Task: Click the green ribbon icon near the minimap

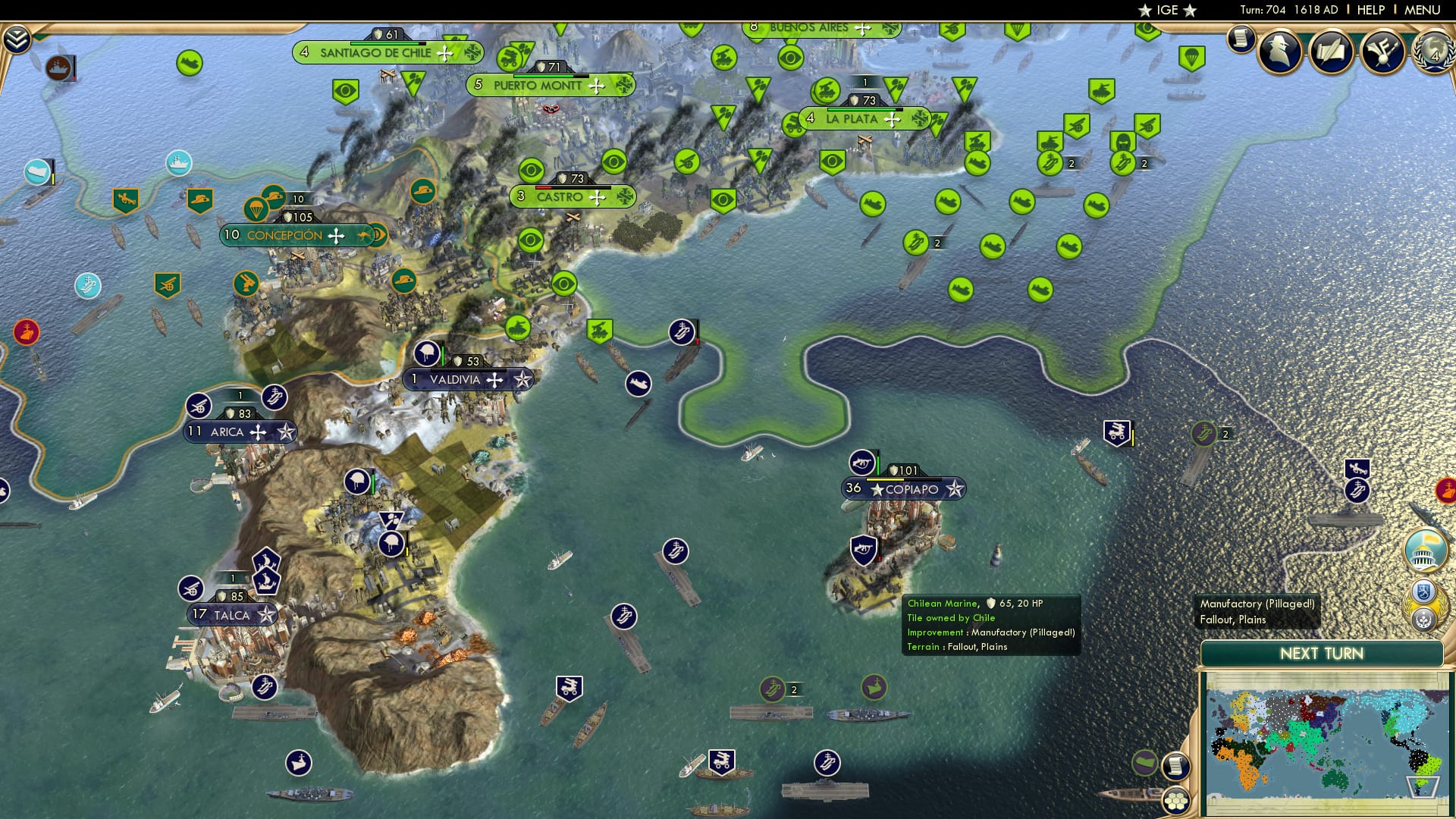Action: tap(1144, 764)
